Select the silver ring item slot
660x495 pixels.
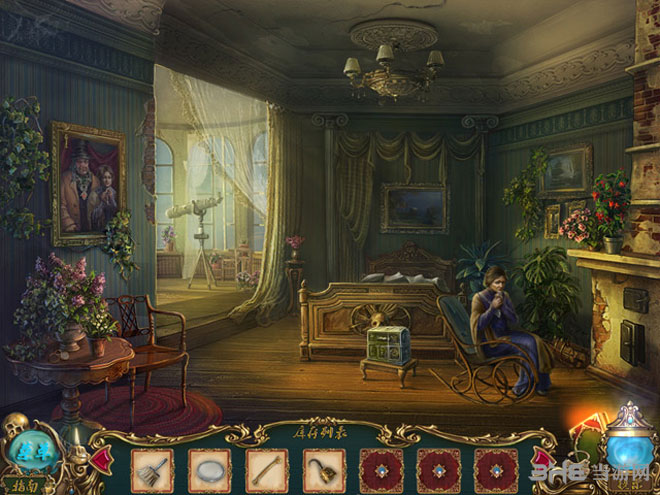(x=210, y=470)
